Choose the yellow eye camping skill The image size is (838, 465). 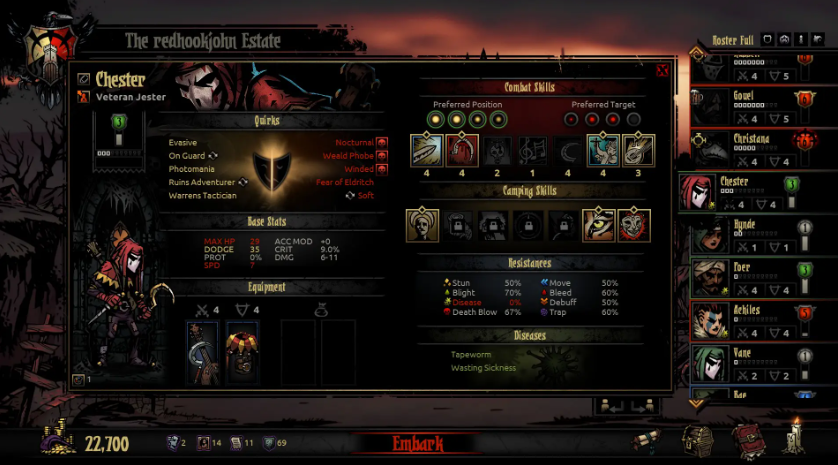tap(600, 225)
